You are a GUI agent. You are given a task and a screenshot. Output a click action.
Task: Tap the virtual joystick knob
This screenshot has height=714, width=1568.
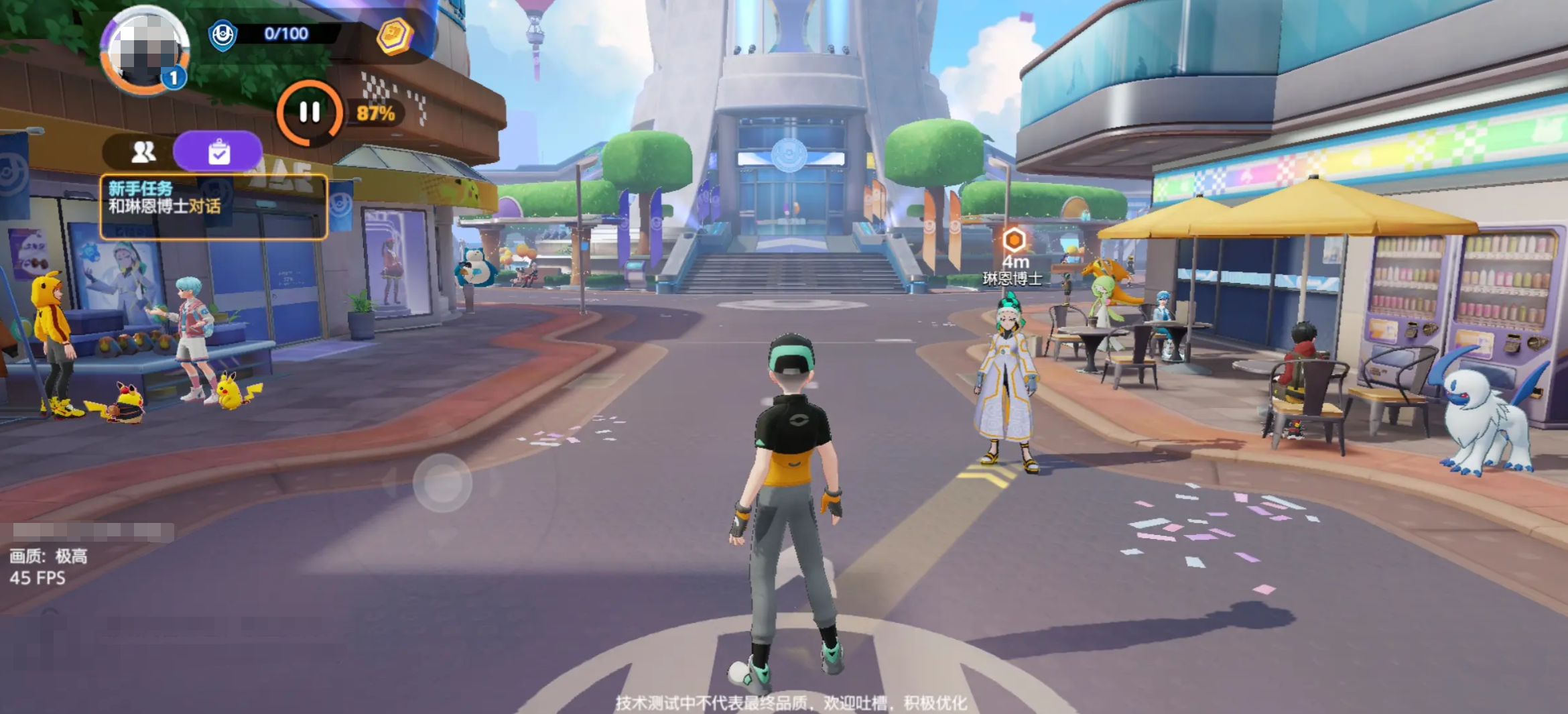point(442,483)
